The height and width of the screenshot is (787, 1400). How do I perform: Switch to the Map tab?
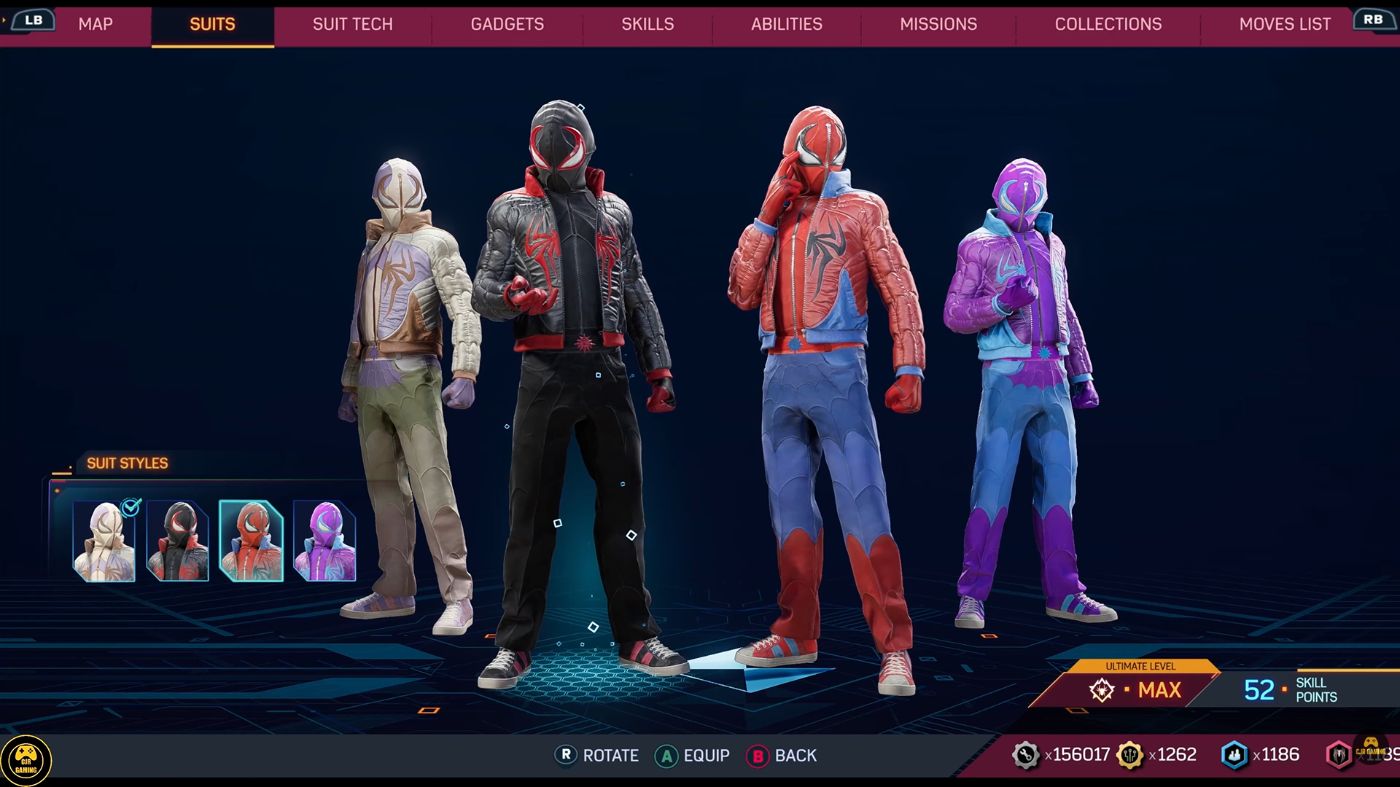pos(95,24)
